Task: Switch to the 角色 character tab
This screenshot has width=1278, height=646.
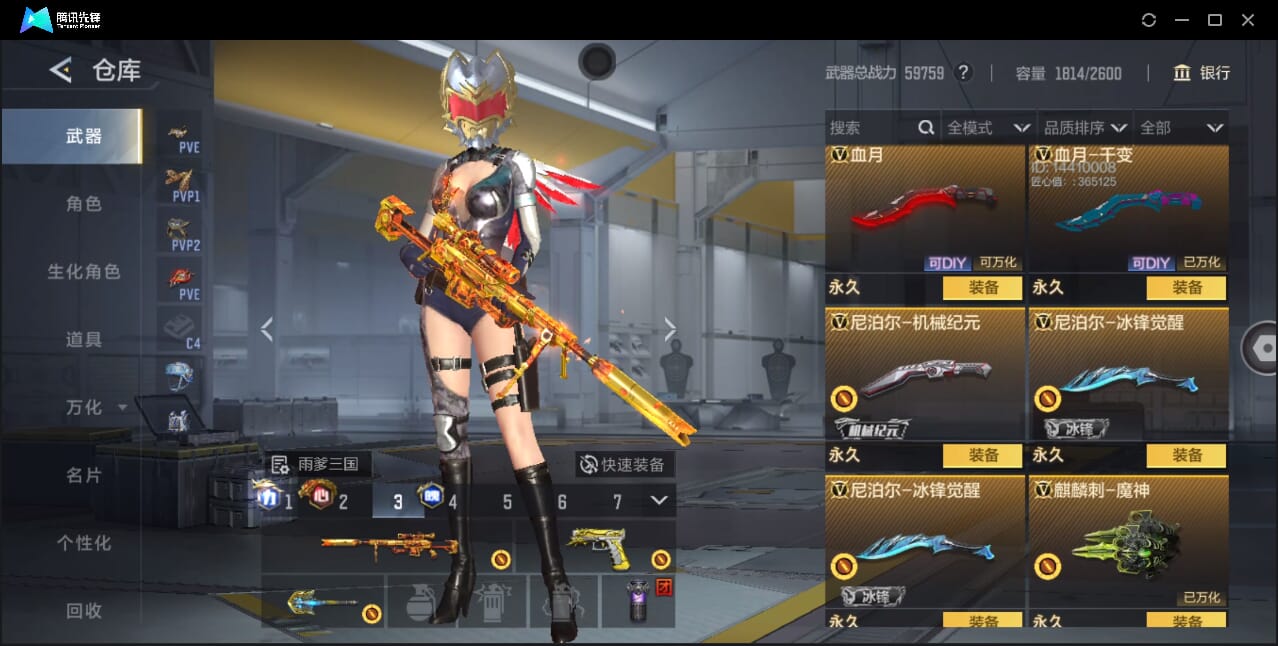Action: click(84, 204)
